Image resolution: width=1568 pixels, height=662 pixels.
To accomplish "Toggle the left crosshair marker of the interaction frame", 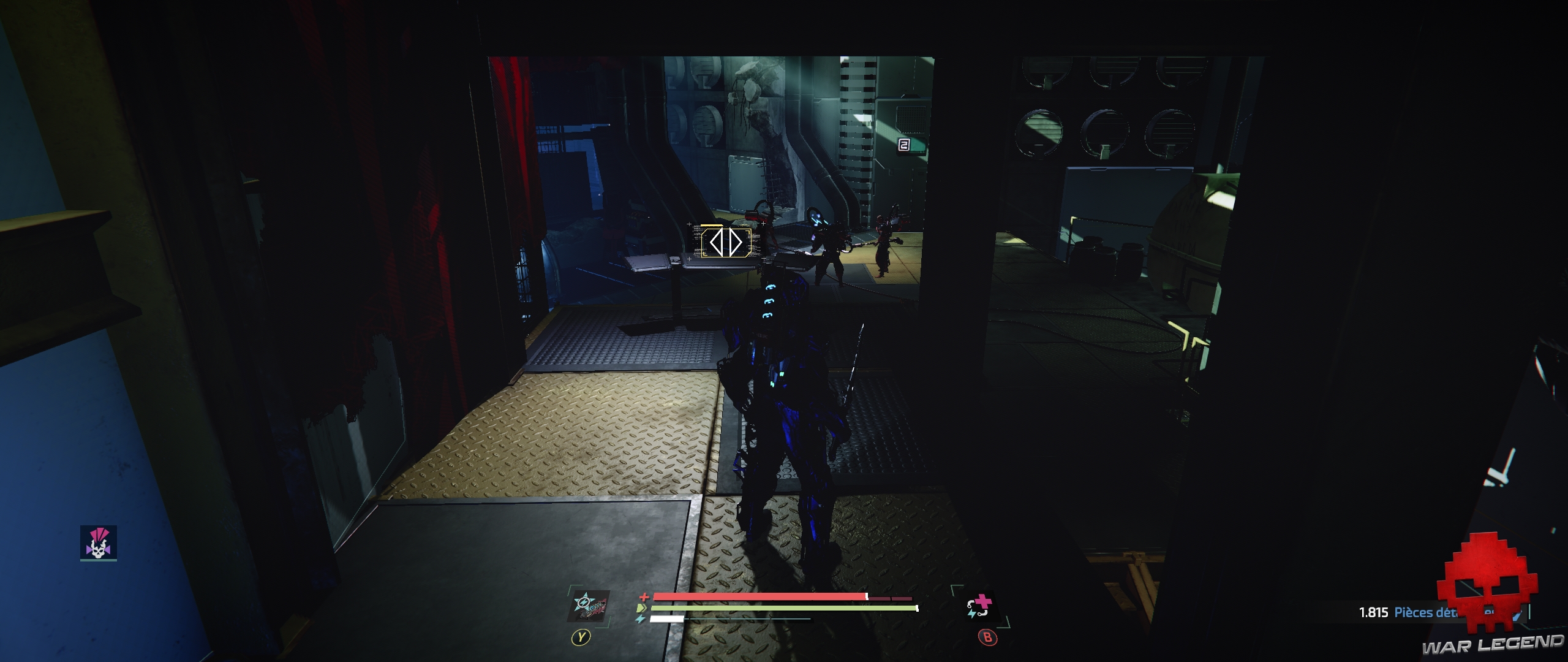I will pos(690,224).
